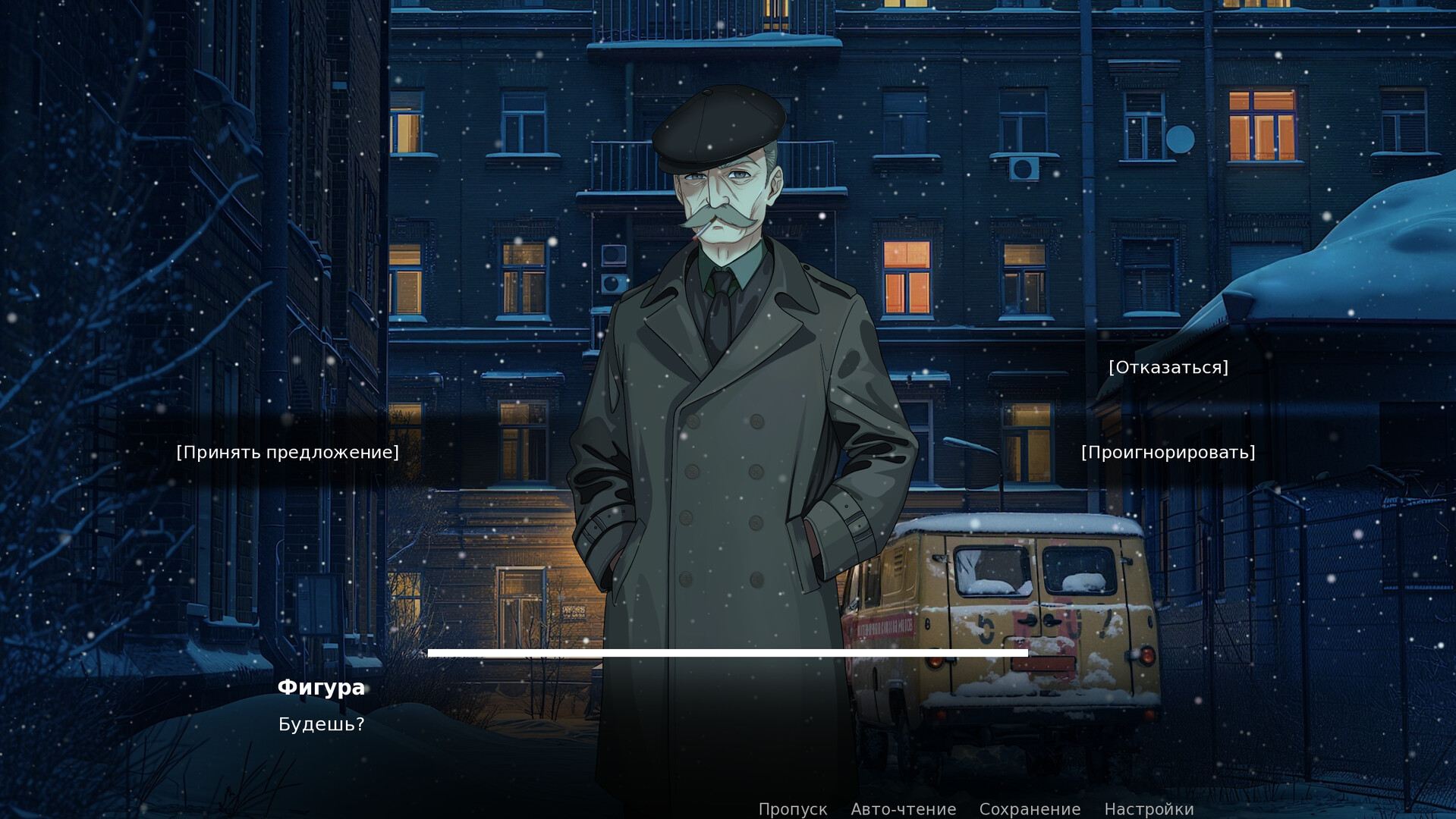Select "[Принять предложение]" to accept the offer
Image resolution: width=1456 pixels, height=819 pixels.
point(287,453)
